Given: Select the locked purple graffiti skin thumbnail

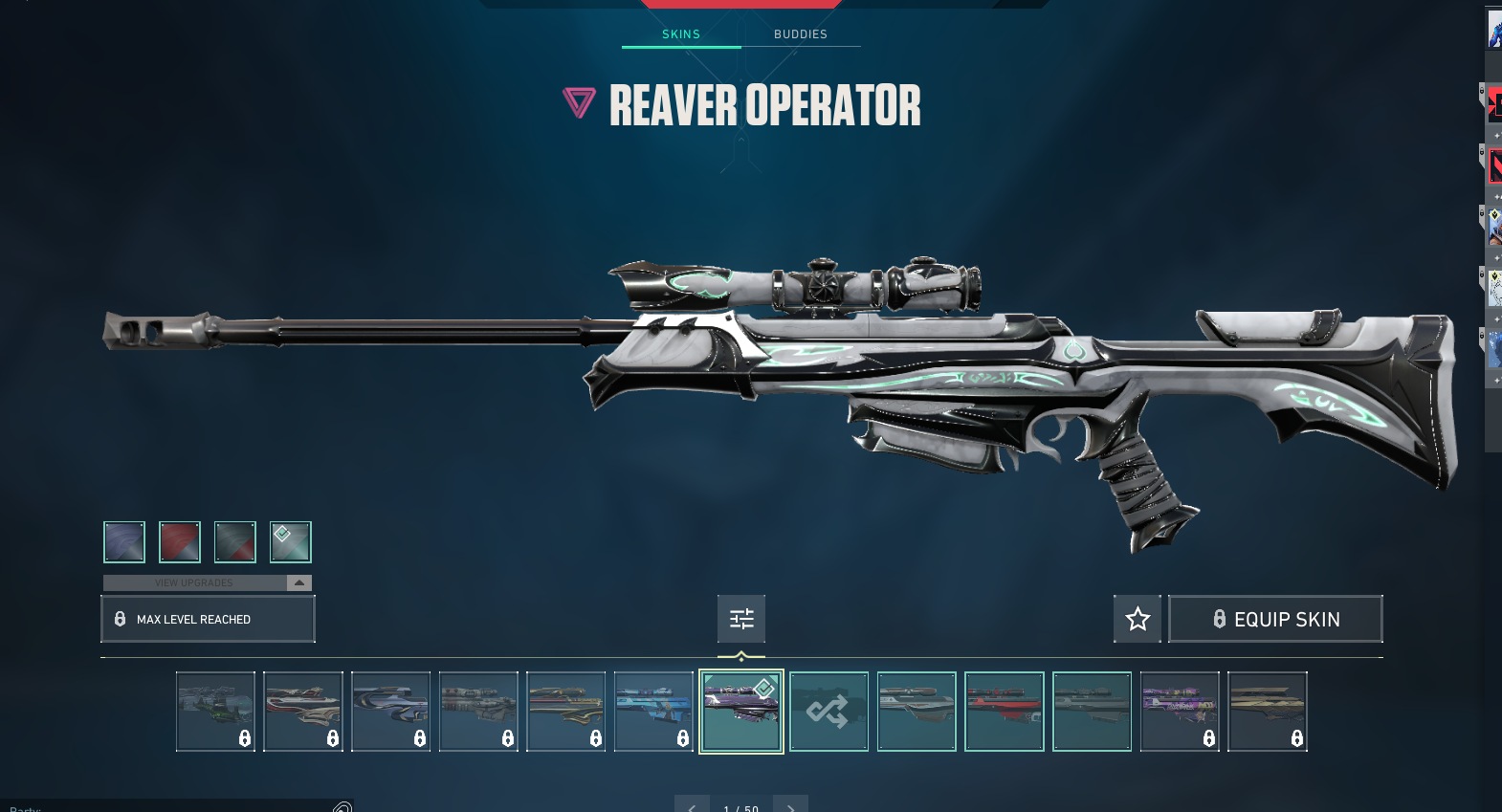Looking at the screenshot, I should (x=1180, y=712).
